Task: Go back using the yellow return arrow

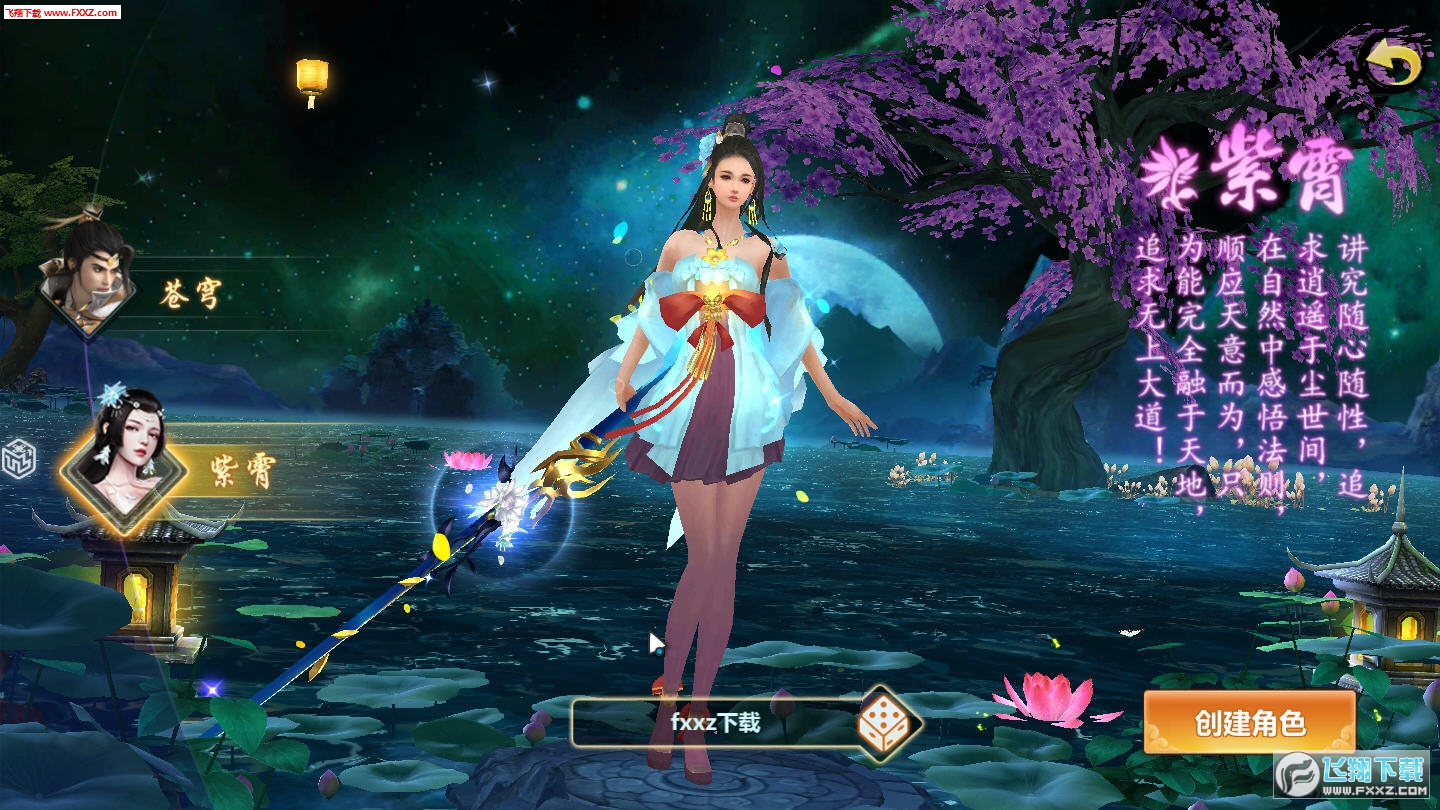Action: (x=1393, y=66)
